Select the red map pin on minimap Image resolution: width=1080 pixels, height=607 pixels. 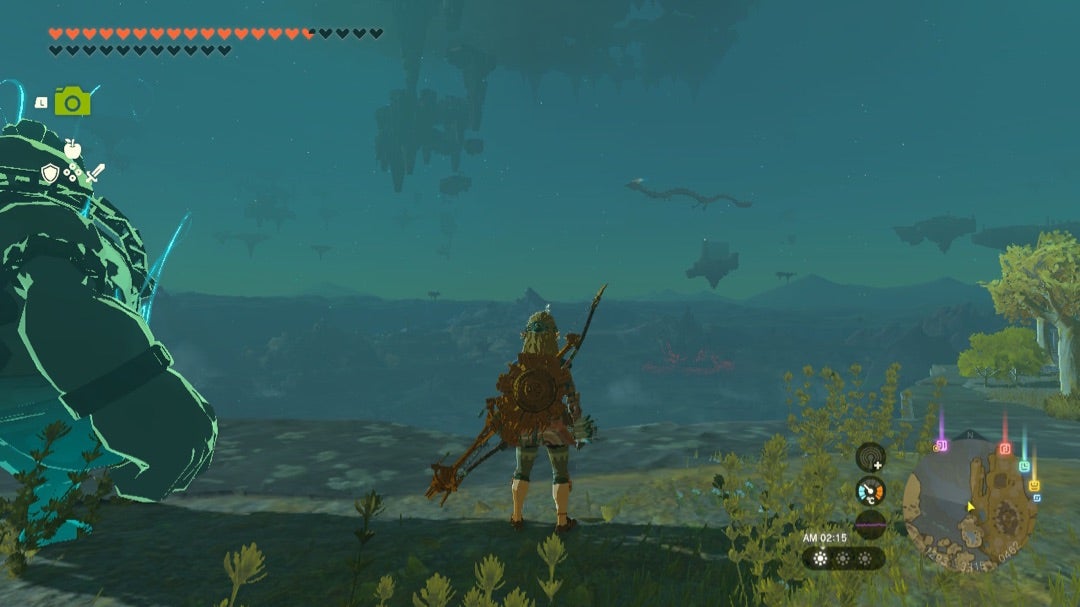pyautogui.click(x=1005, y=448)
